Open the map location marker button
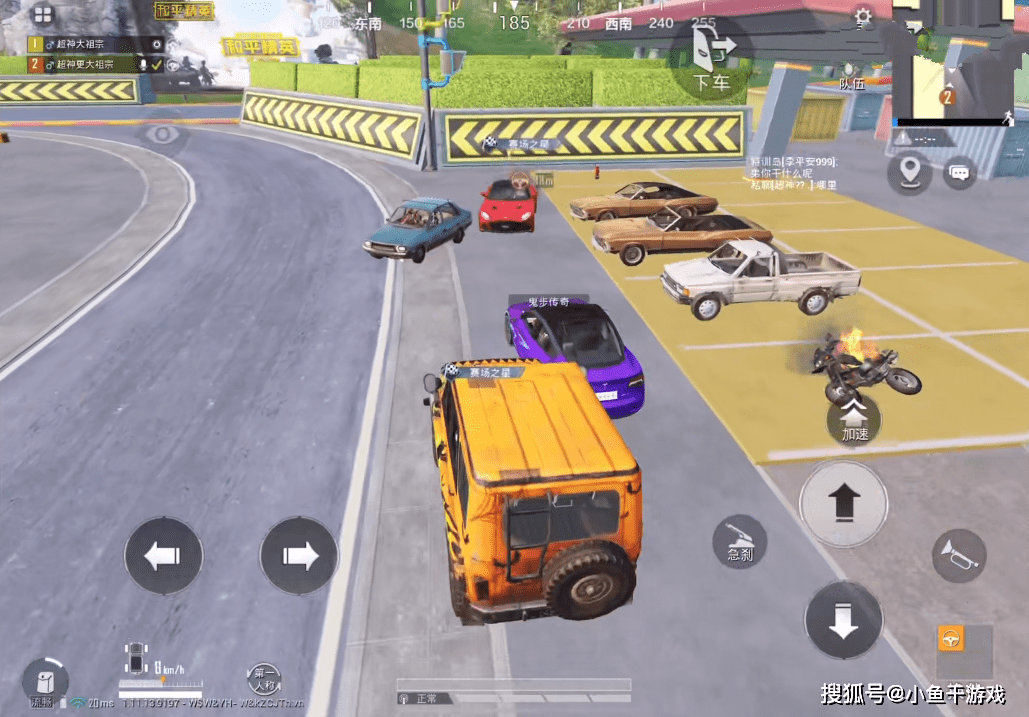 click(x=908, y=172)
